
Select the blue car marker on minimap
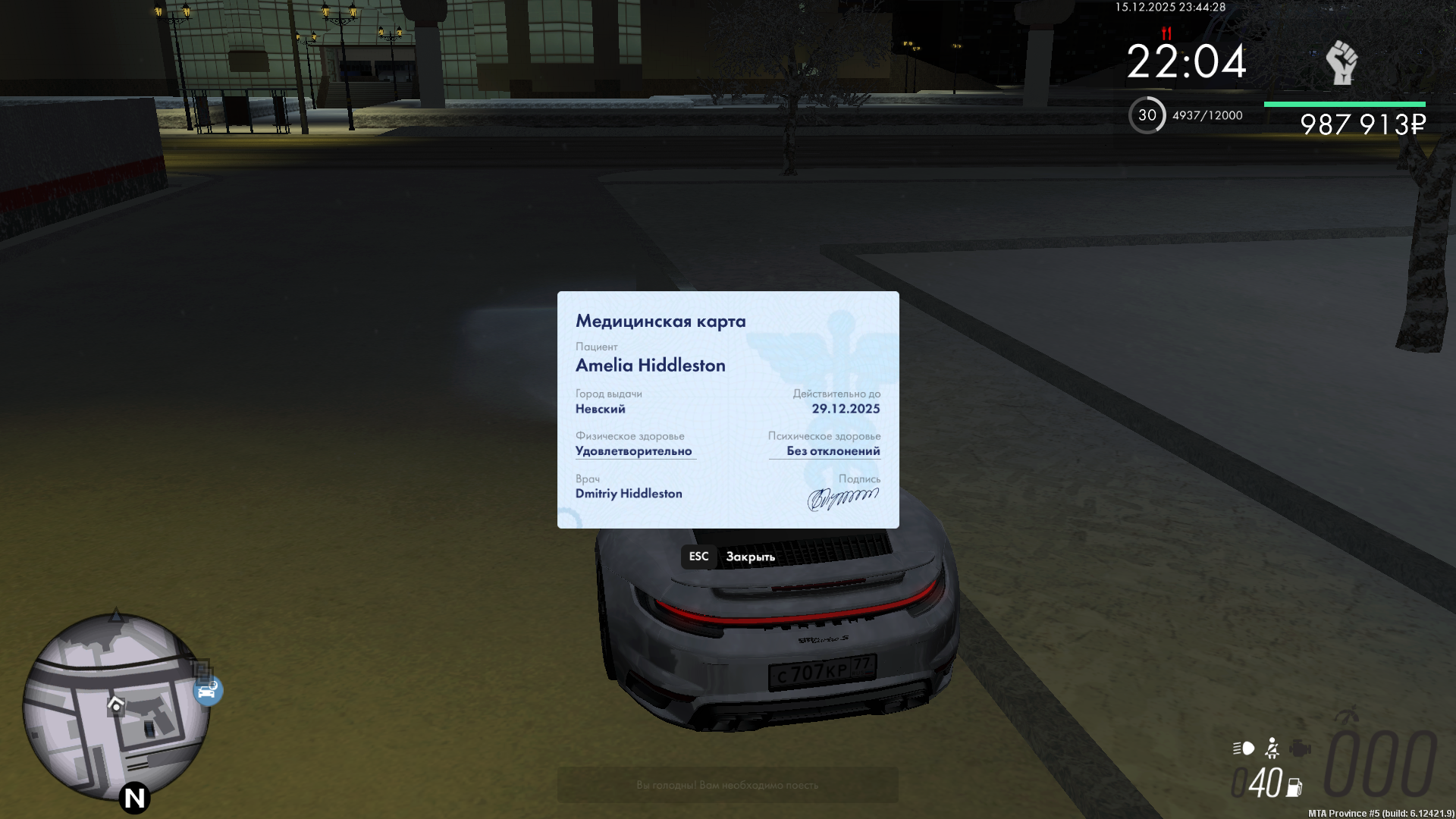coord(208,691)
